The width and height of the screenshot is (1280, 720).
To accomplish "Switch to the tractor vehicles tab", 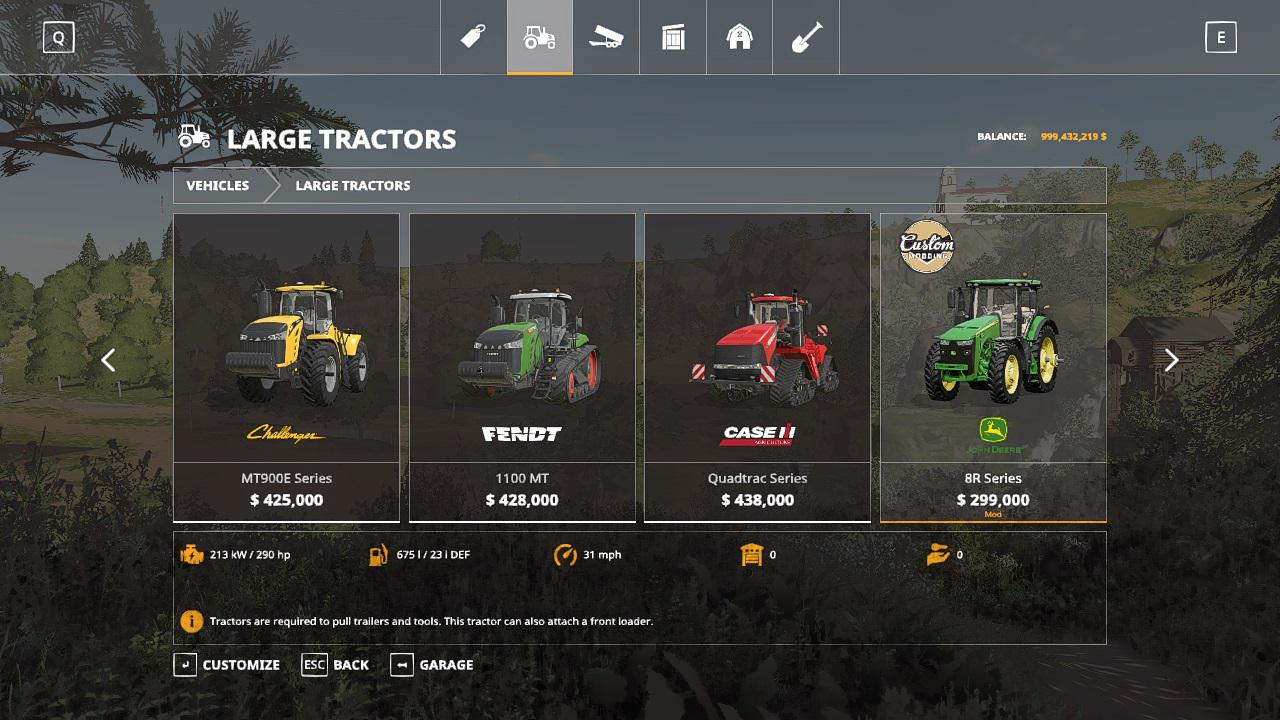I will tap(540, 37).
